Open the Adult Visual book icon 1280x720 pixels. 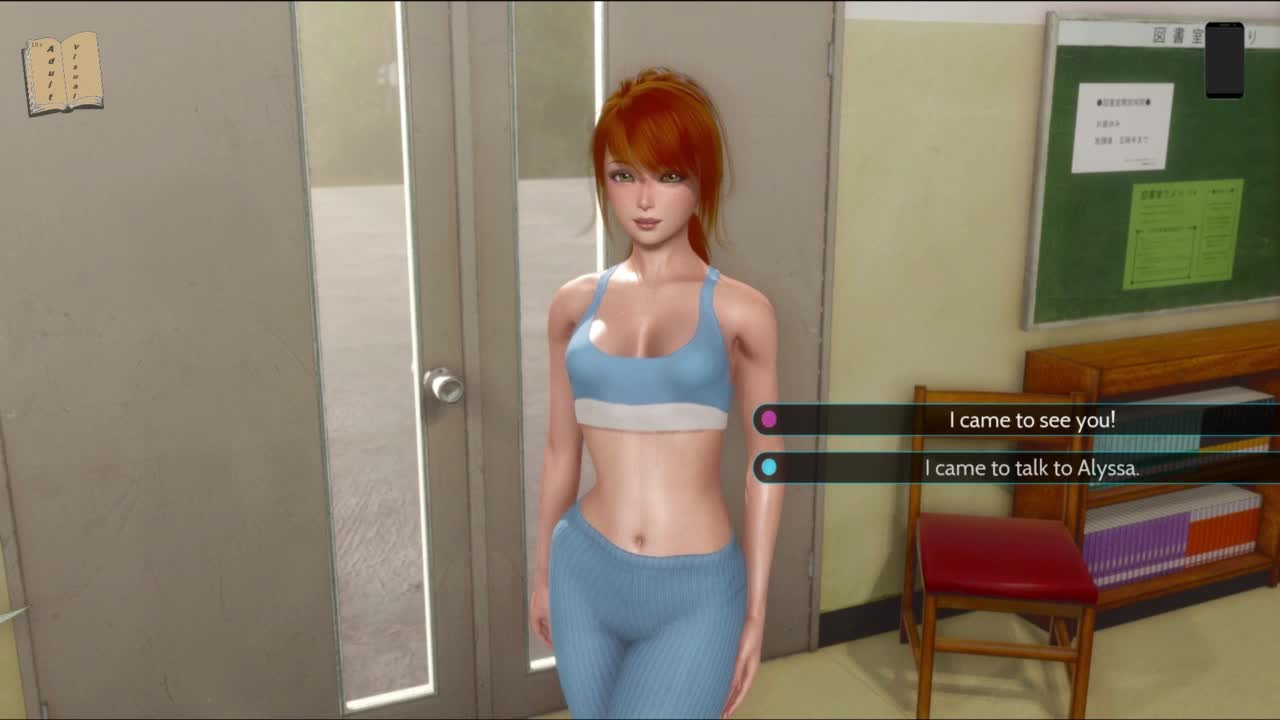tap(62, 73)
